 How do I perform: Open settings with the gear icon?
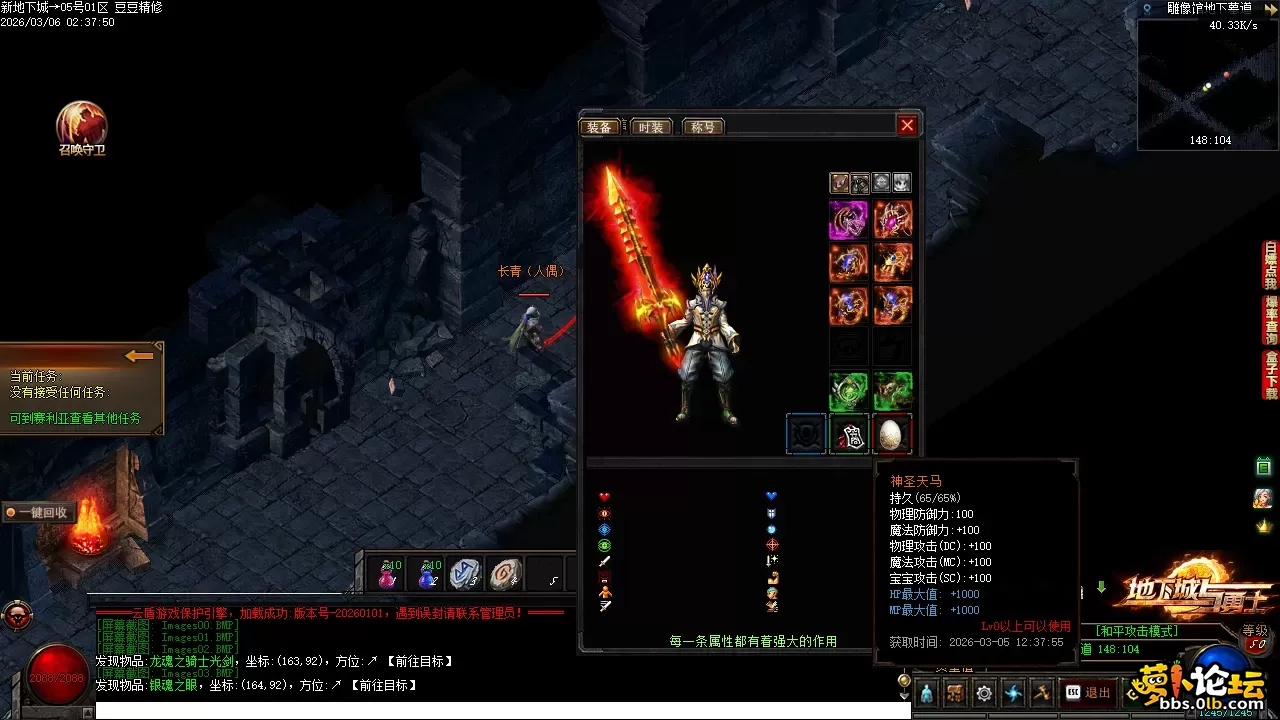[x=984, y=692]
